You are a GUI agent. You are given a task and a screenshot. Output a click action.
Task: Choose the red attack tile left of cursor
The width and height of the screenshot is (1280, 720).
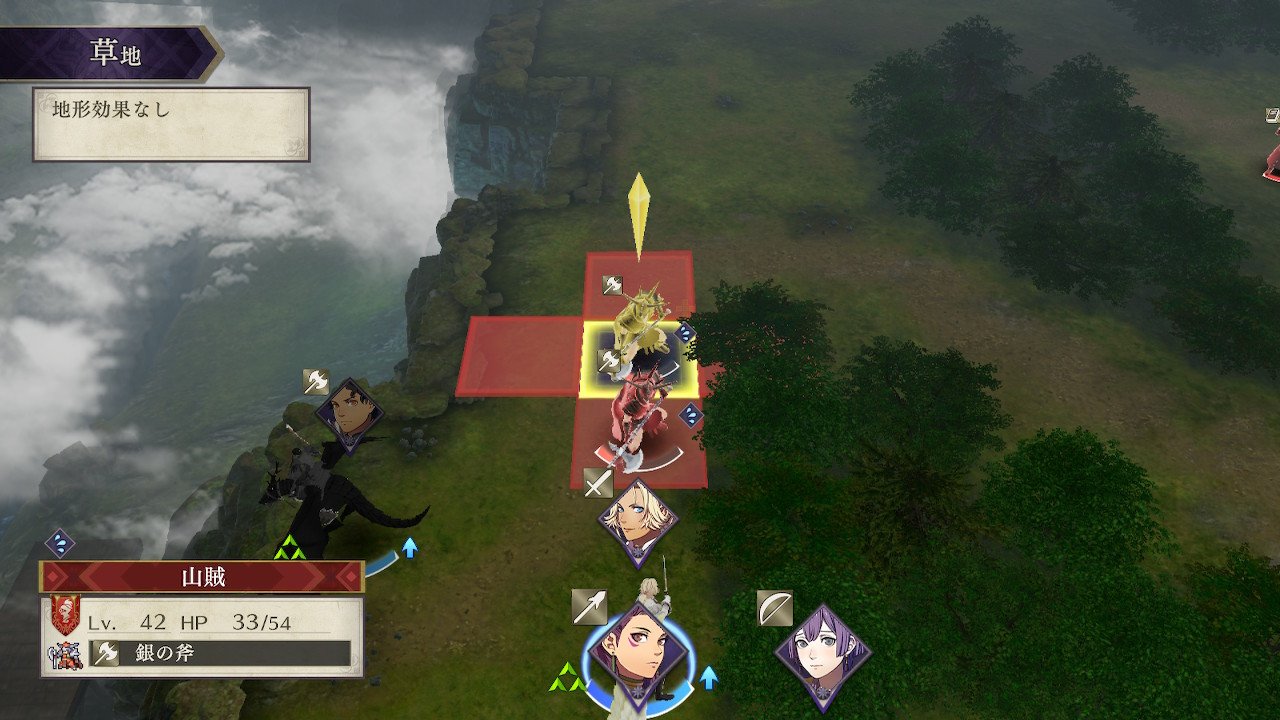point(521,357)
